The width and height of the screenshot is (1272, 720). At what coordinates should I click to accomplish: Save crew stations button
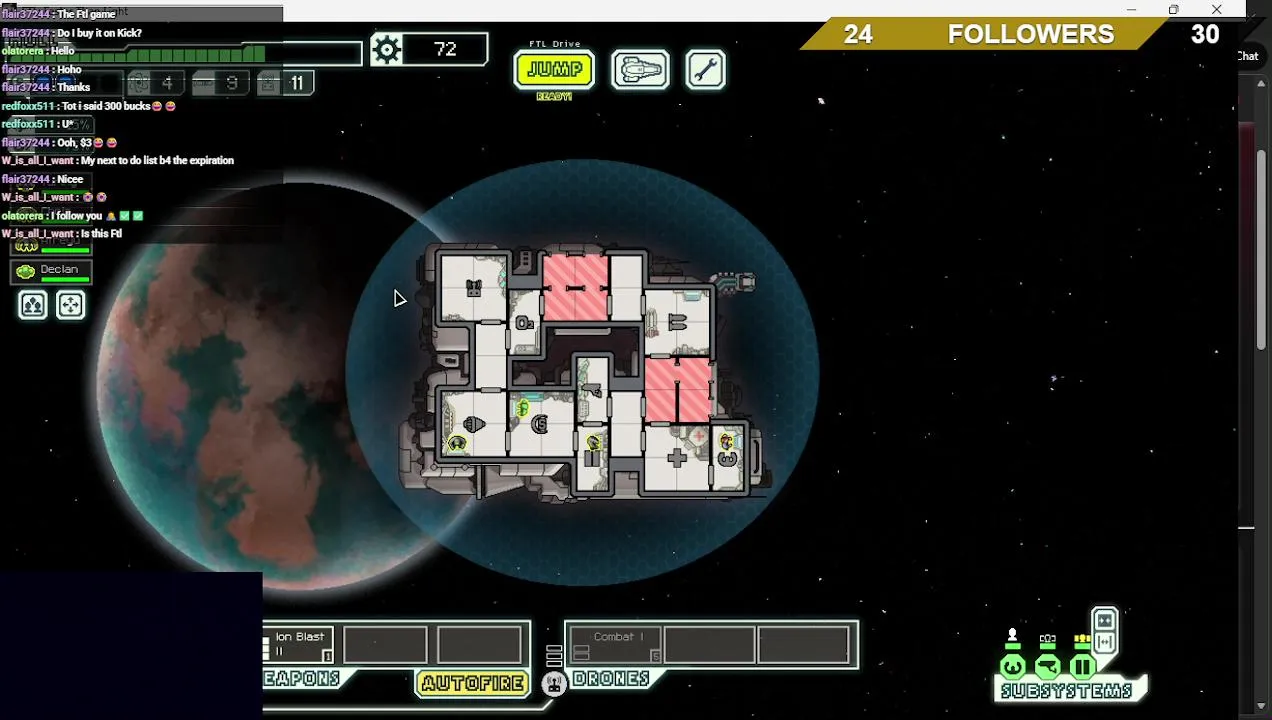33,305
